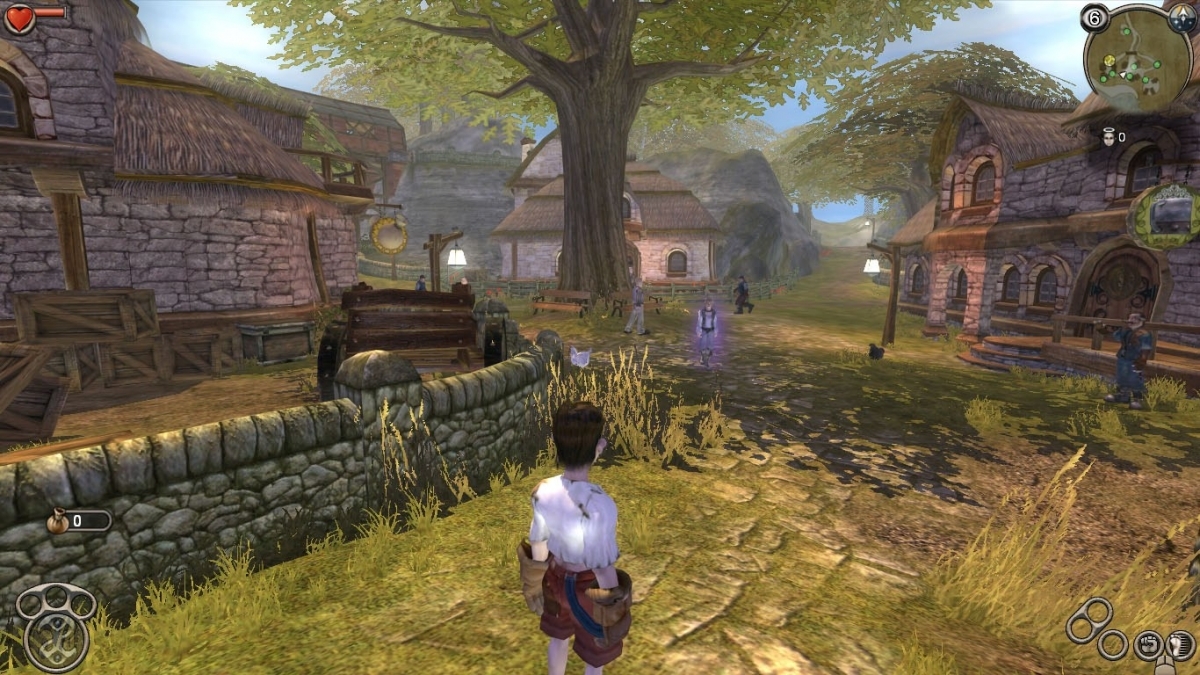
Task: Select the yellow quest marker on the minimap
Action: 1107,61
